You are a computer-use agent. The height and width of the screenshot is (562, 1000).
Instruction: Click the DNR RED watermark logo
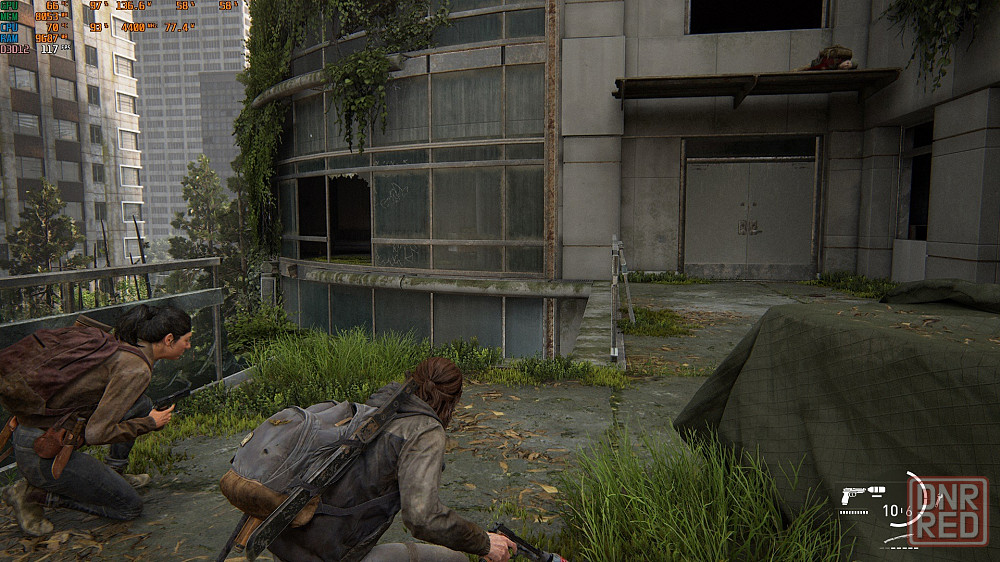click(x=948, y=512)
